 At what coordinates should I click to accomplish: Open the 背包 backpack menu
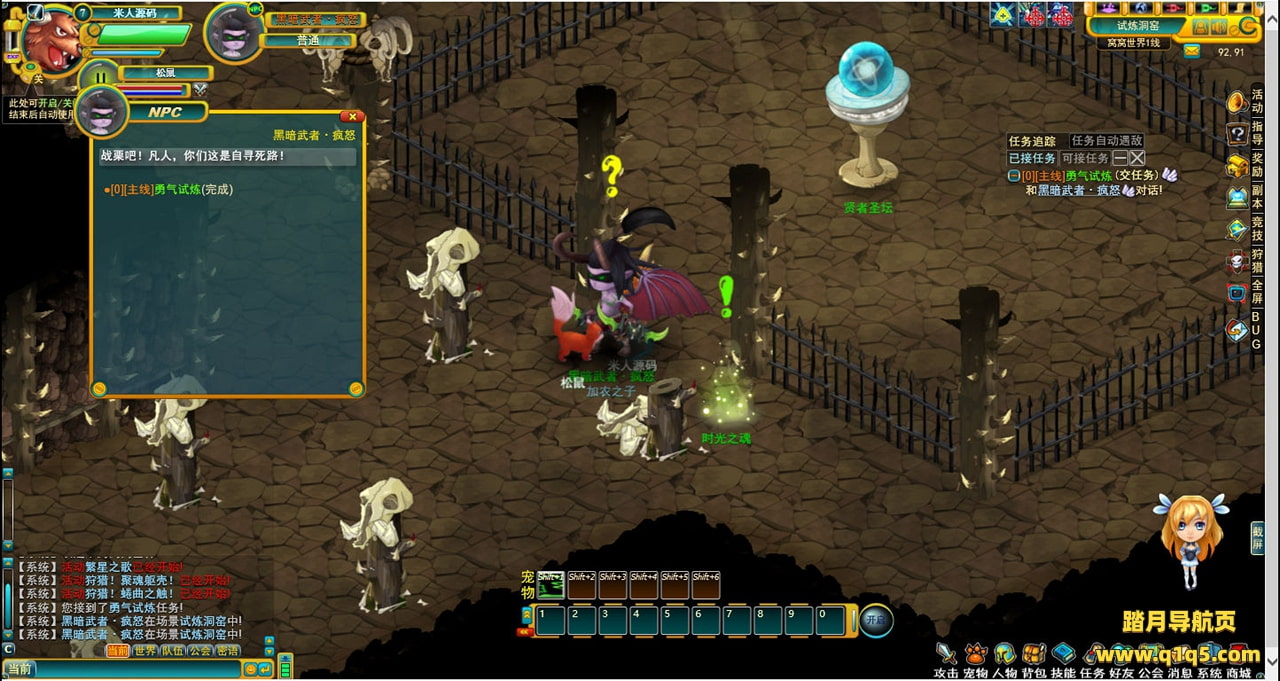tap(1034, 655)
